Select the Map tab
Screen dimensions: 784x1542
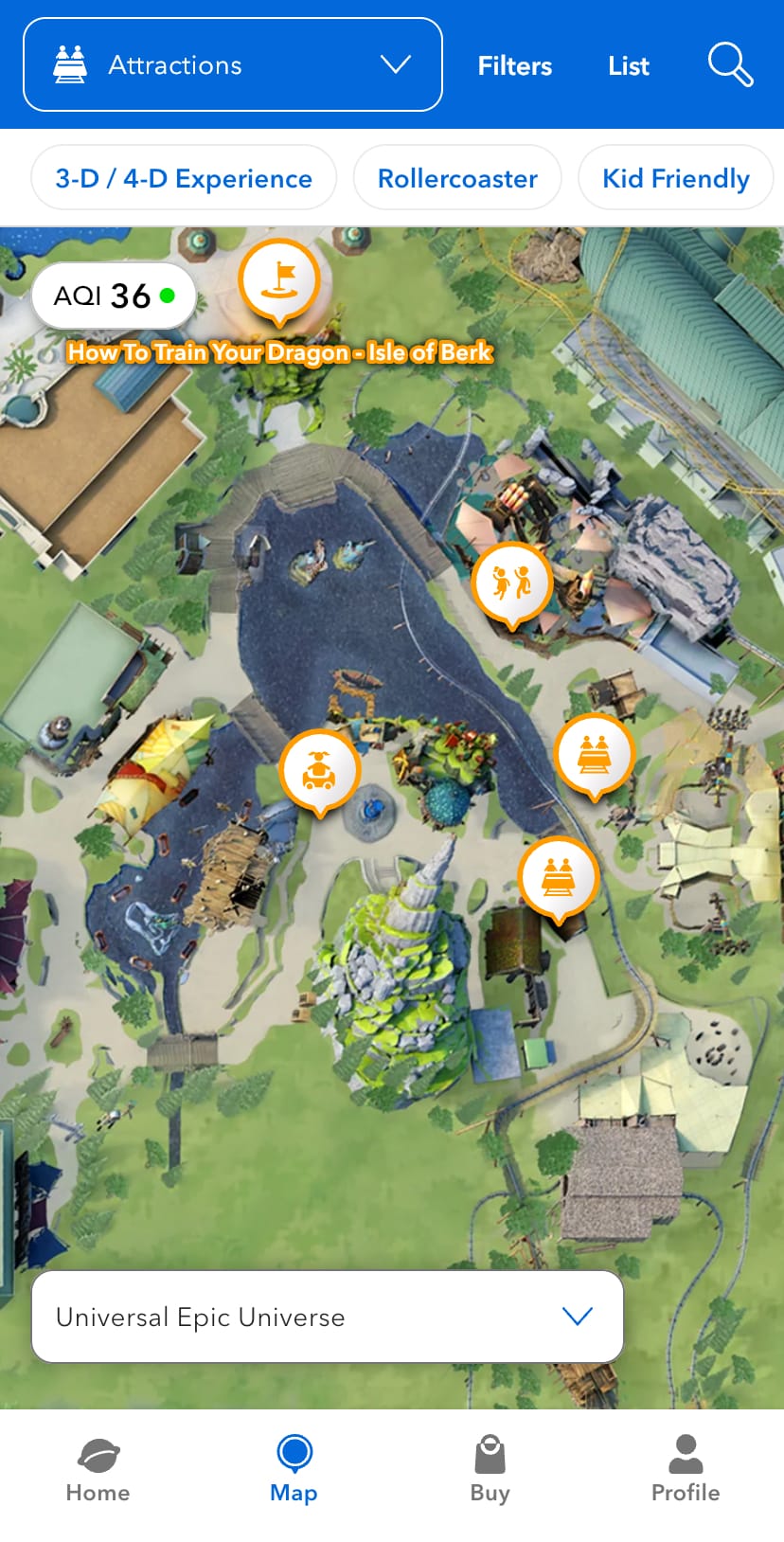pyautogui.click(x=294, y=1470)
